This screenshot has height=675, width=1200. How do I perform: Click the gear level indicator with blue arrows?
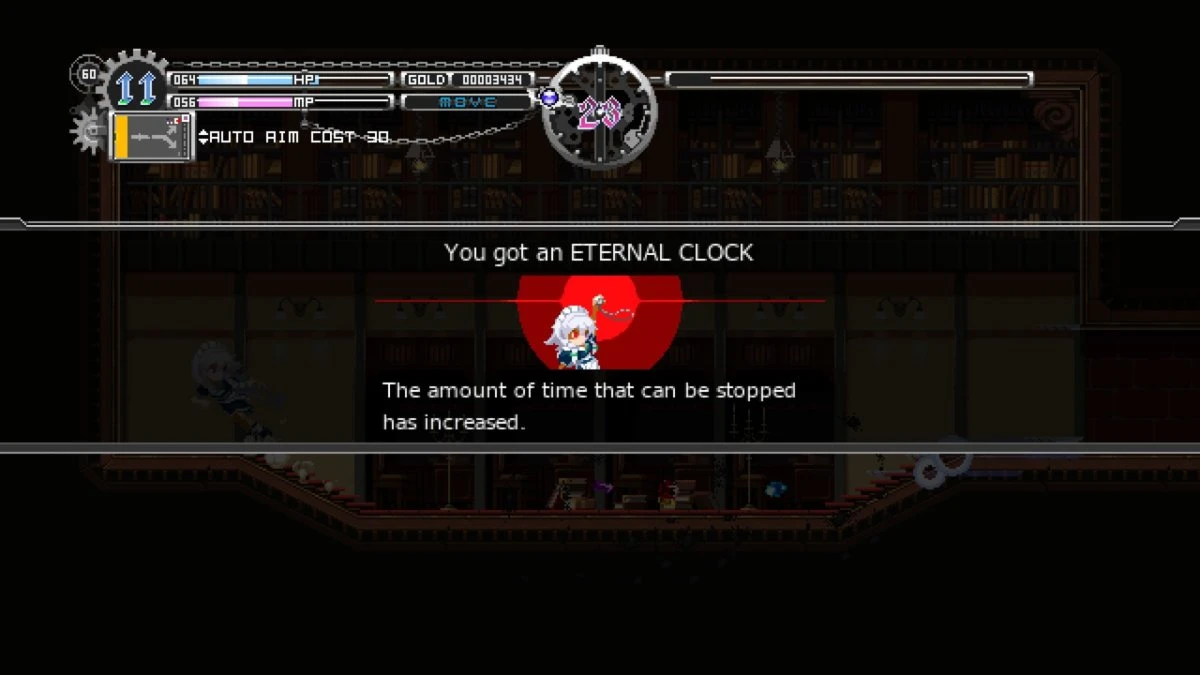(137, 87)
